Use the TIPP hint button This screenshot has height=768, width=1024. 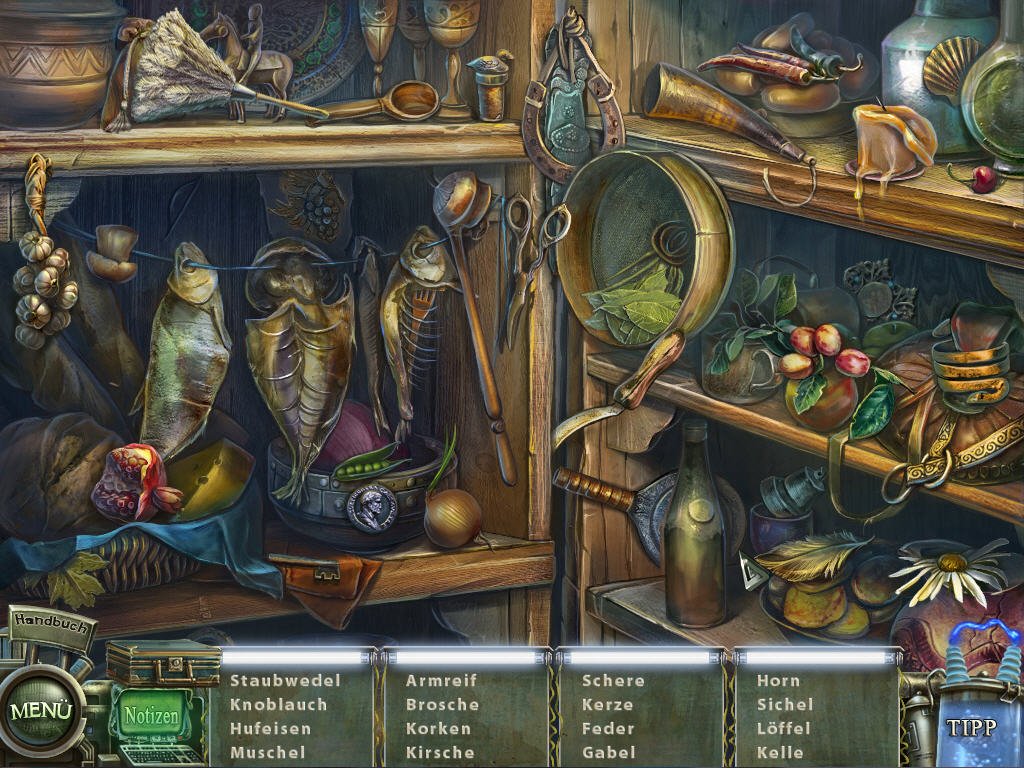pos(971,726)
